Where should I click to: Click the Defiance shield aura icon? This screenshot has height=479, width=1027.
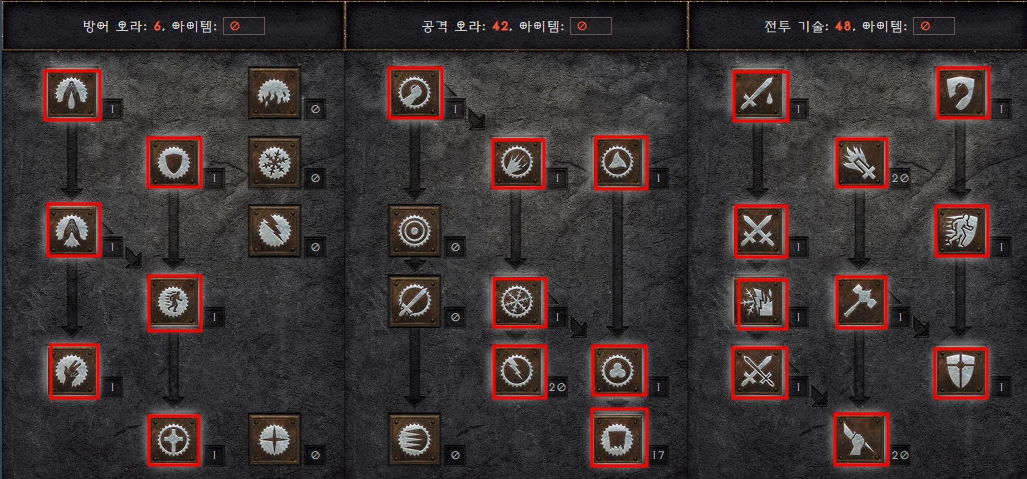pos(174,163)
